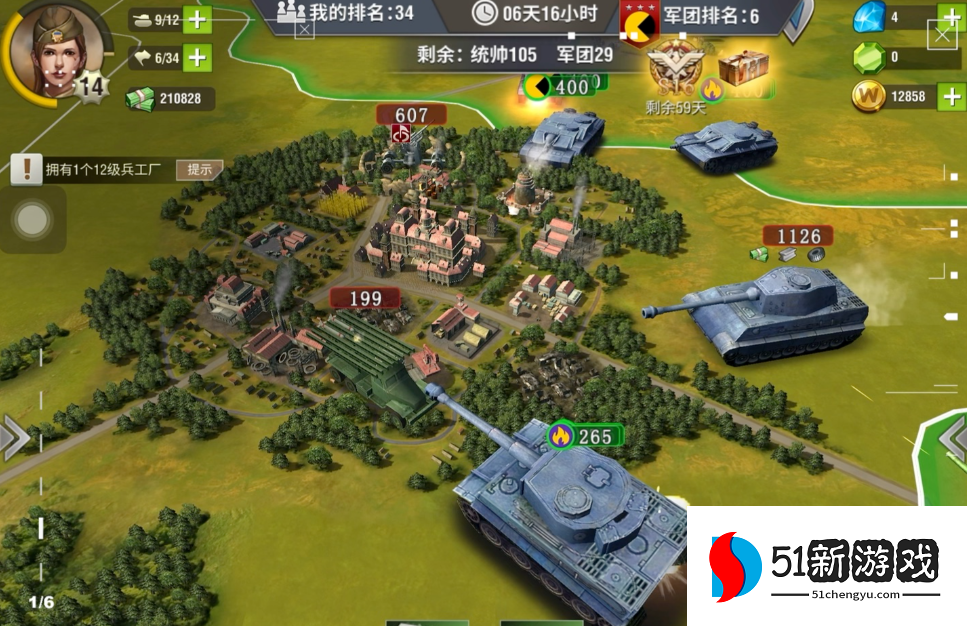Click the 提示 hint button
The height and width of the screenshot is (626, 967).
(x=199, y=169)
